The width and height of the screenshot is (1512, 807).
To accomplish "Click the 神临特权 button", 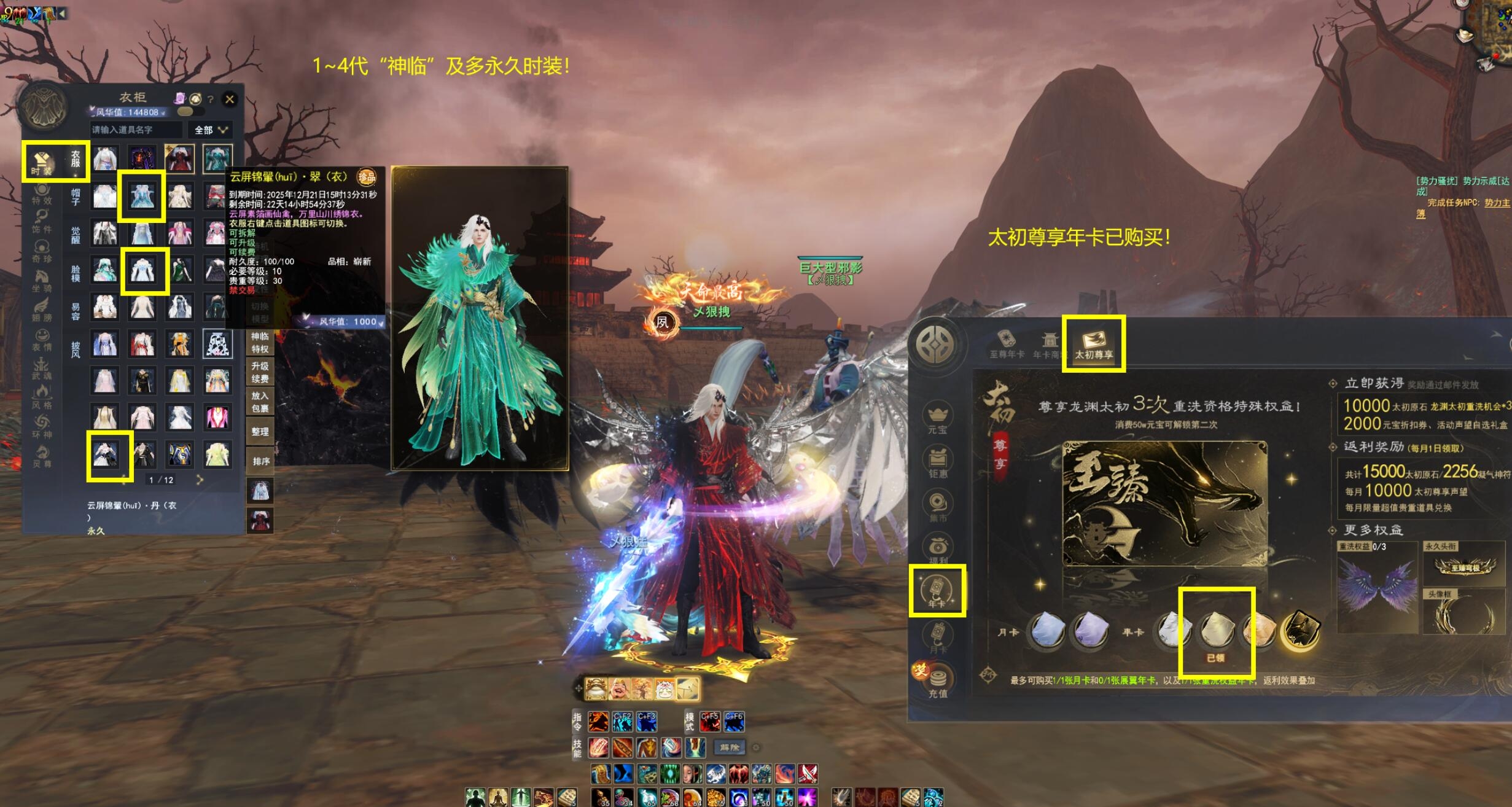I will point(260,343).
